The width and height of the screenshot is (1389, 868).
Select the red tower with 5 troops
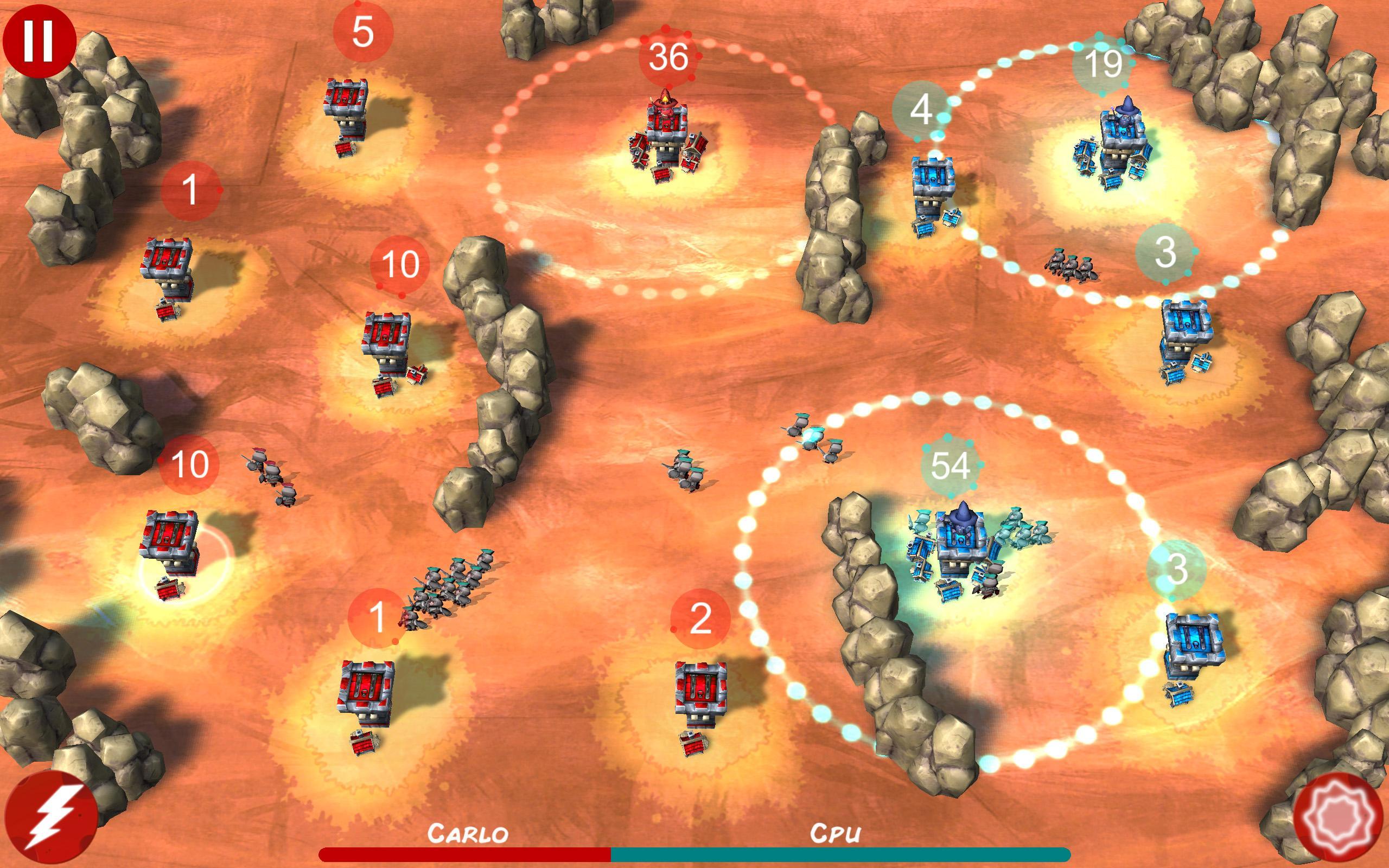coord(346,112)
